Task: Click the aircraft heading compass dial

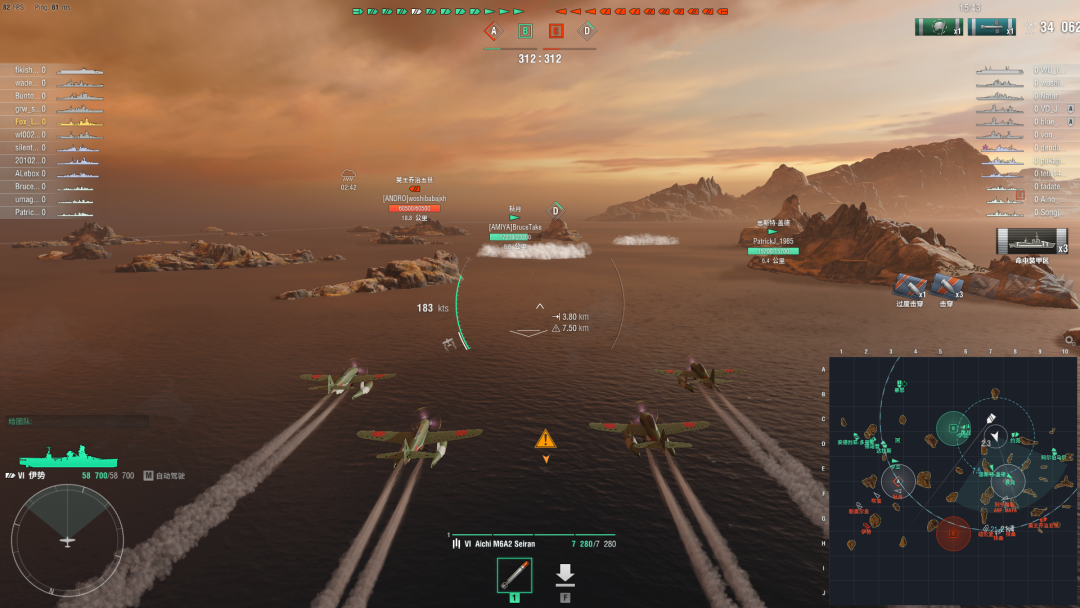Action: tap(67, 540)
